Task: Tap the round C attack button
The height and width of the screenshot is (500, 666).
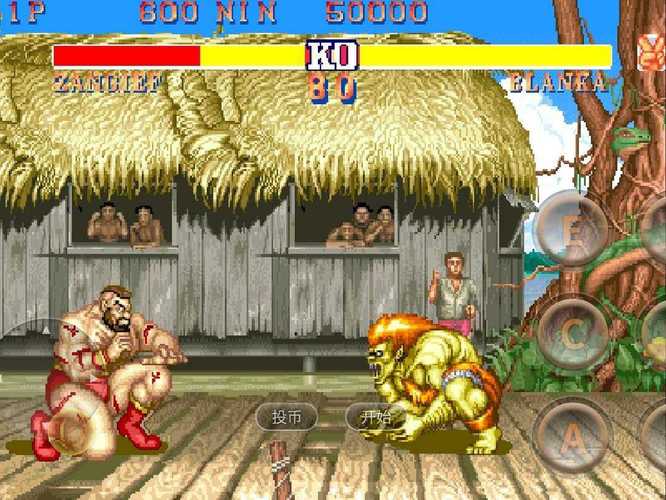Action: pyautogui.click(x=573, y=333)
